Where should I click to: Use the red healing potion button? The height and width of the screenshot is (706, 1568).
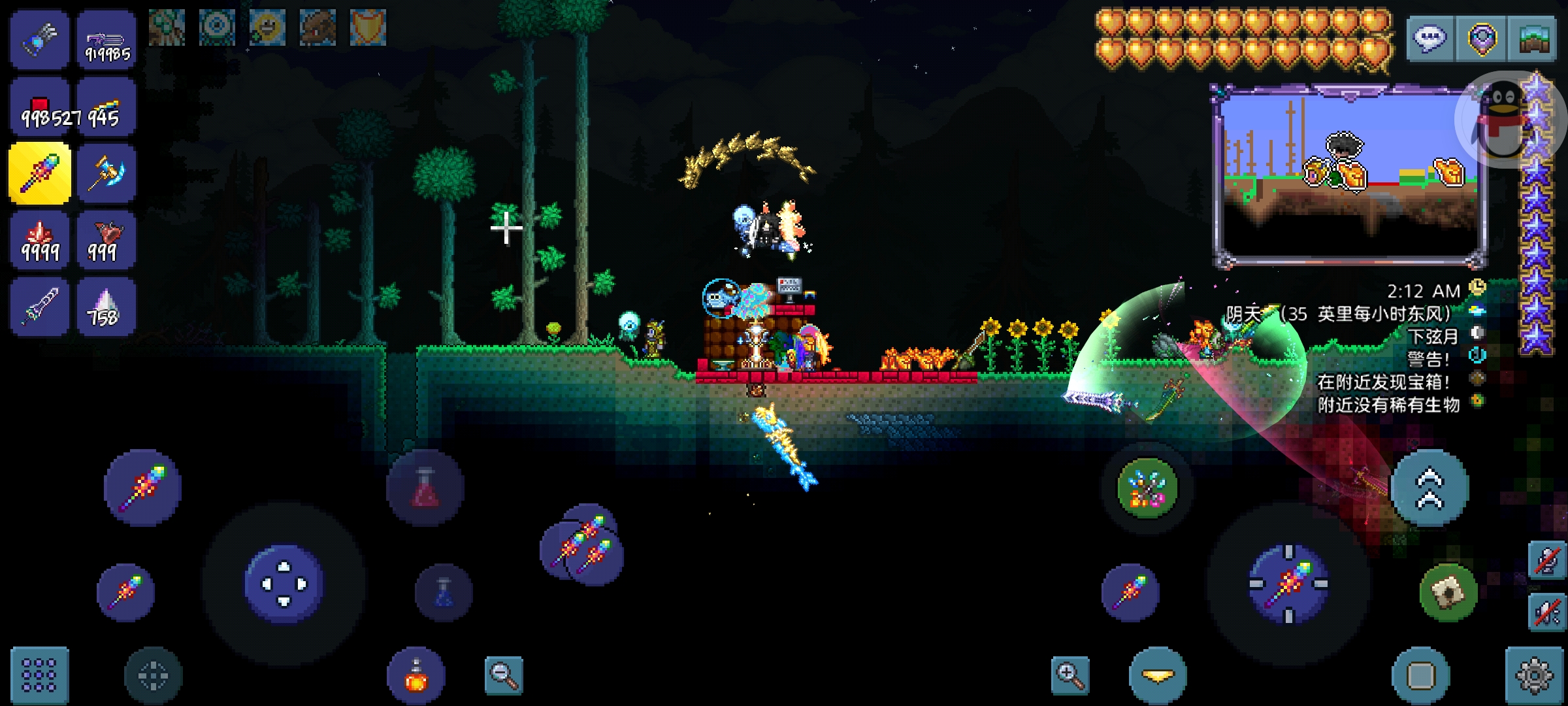[x=425, y=488]
